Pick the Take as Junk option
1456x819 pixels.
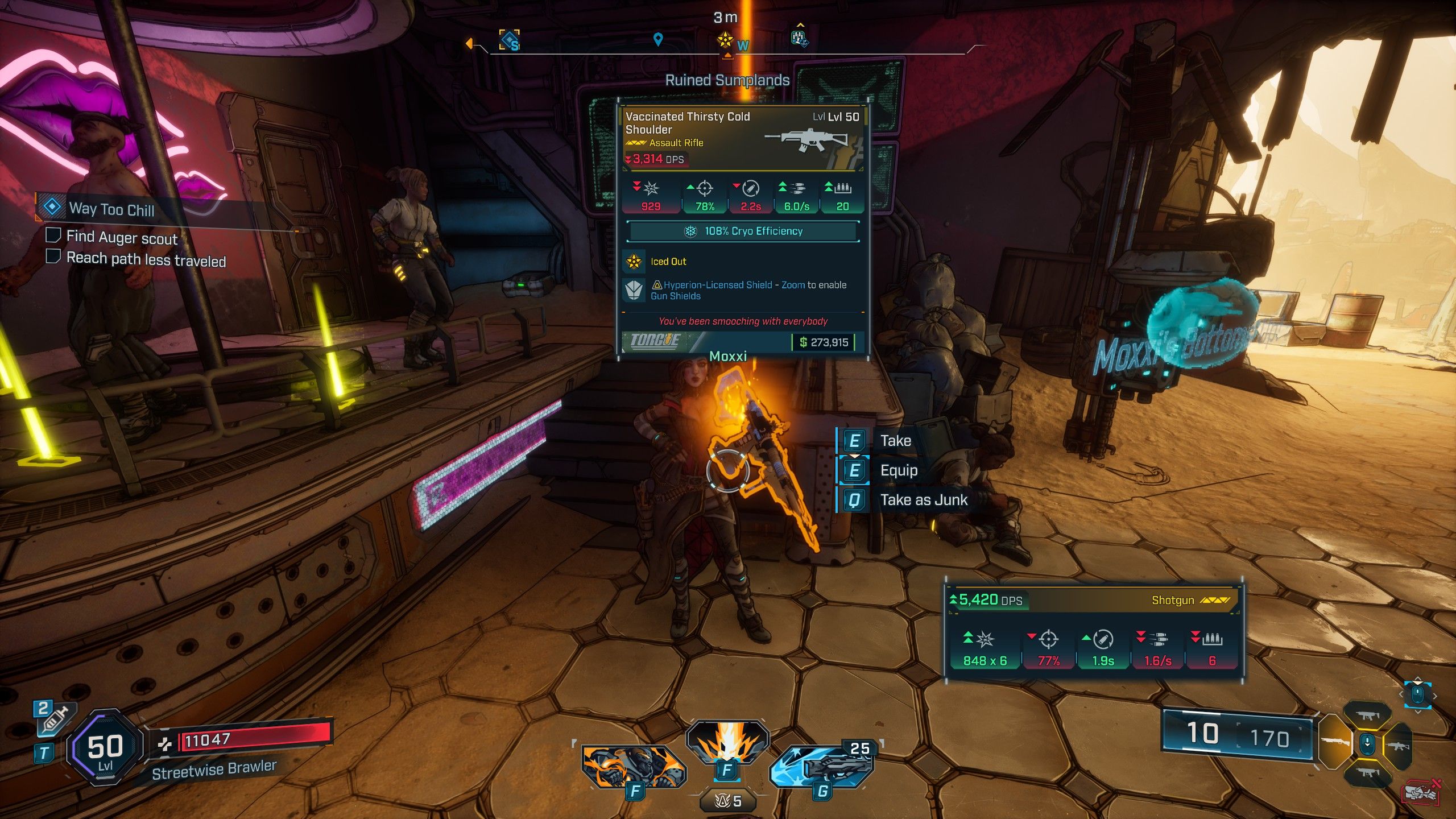click(923, 500)
